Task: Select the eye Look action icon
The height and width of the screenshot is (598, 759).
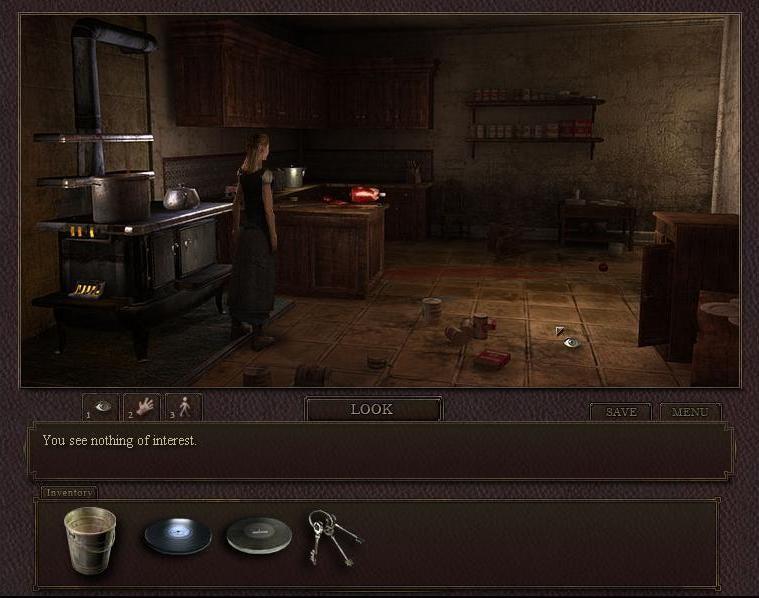Action: point(102,408)
